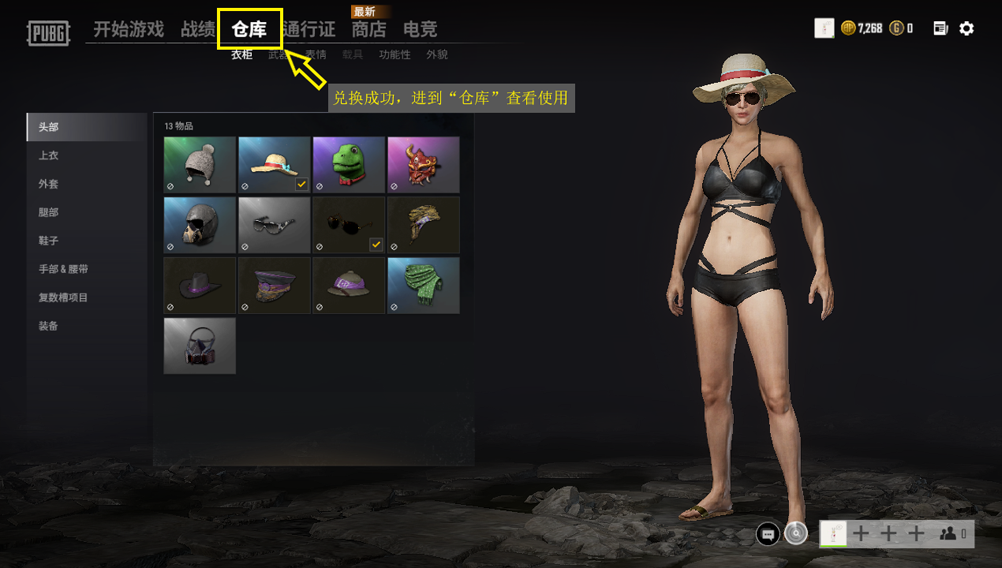
Task: Choose the 上衣 clothing category
Action: coord(49,156)
